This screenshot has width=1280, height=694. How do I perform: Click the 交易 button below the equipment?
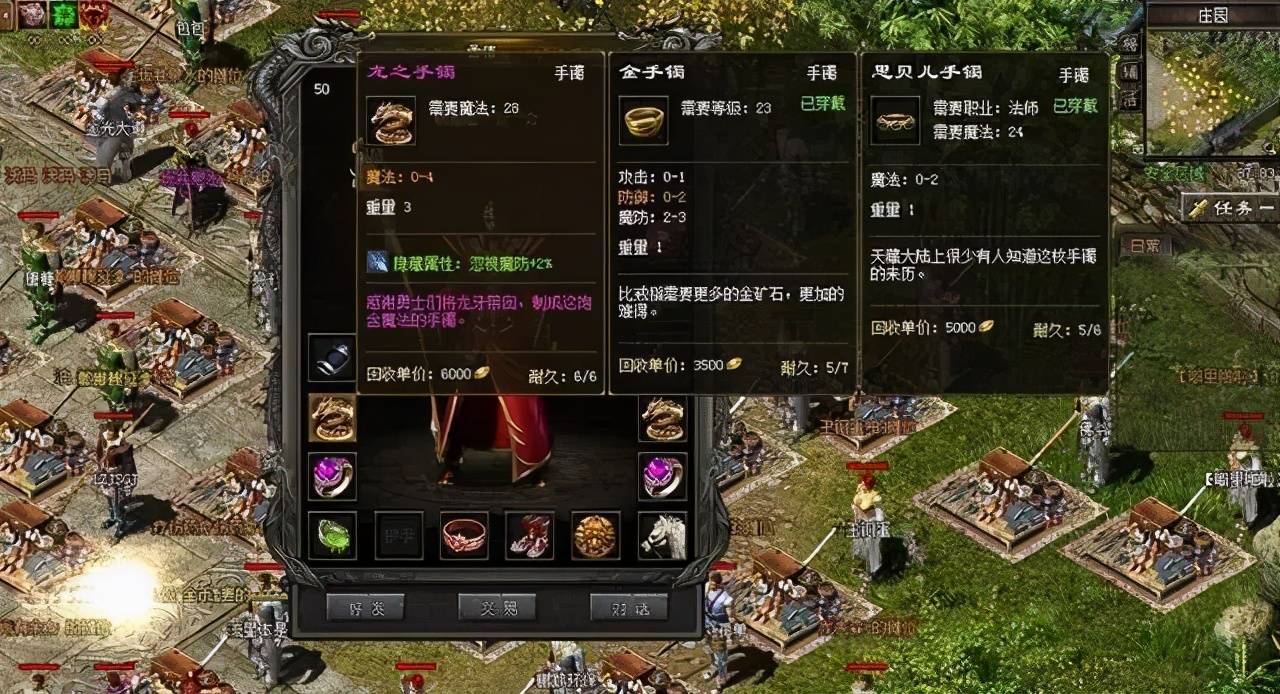497,607
